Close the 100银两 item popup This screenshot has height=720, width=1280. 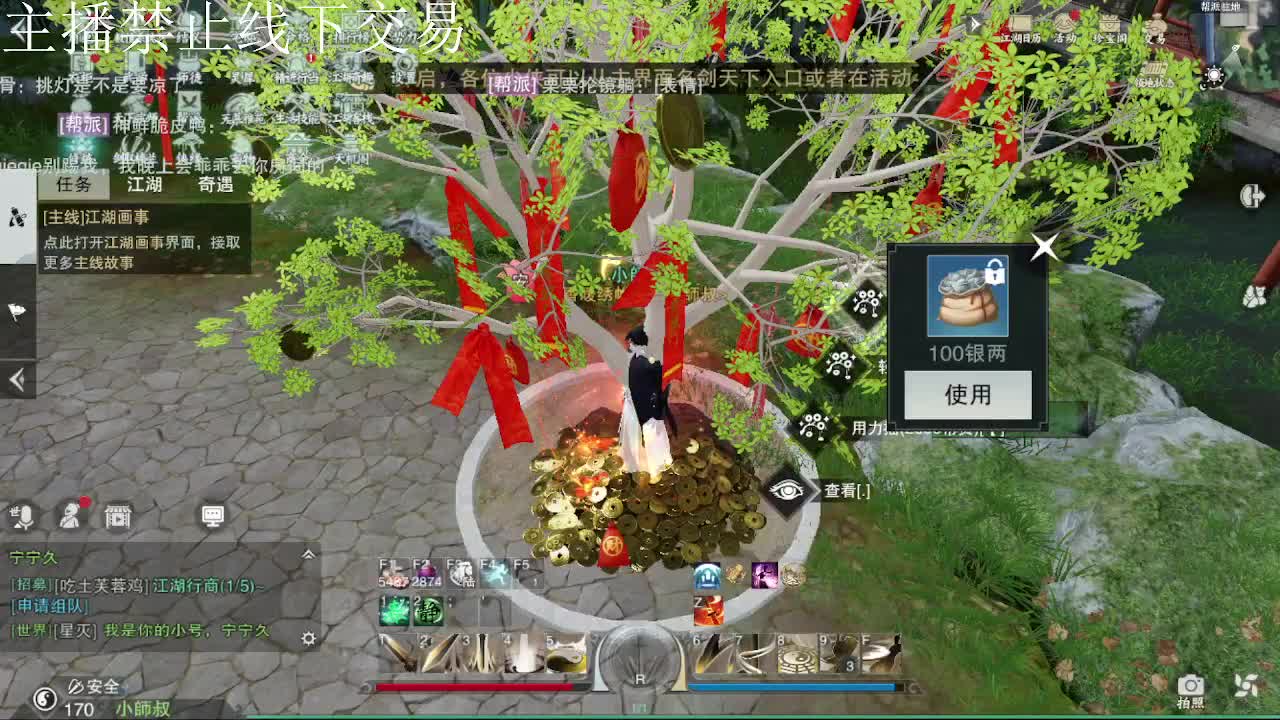click(x=1044, y=246)
